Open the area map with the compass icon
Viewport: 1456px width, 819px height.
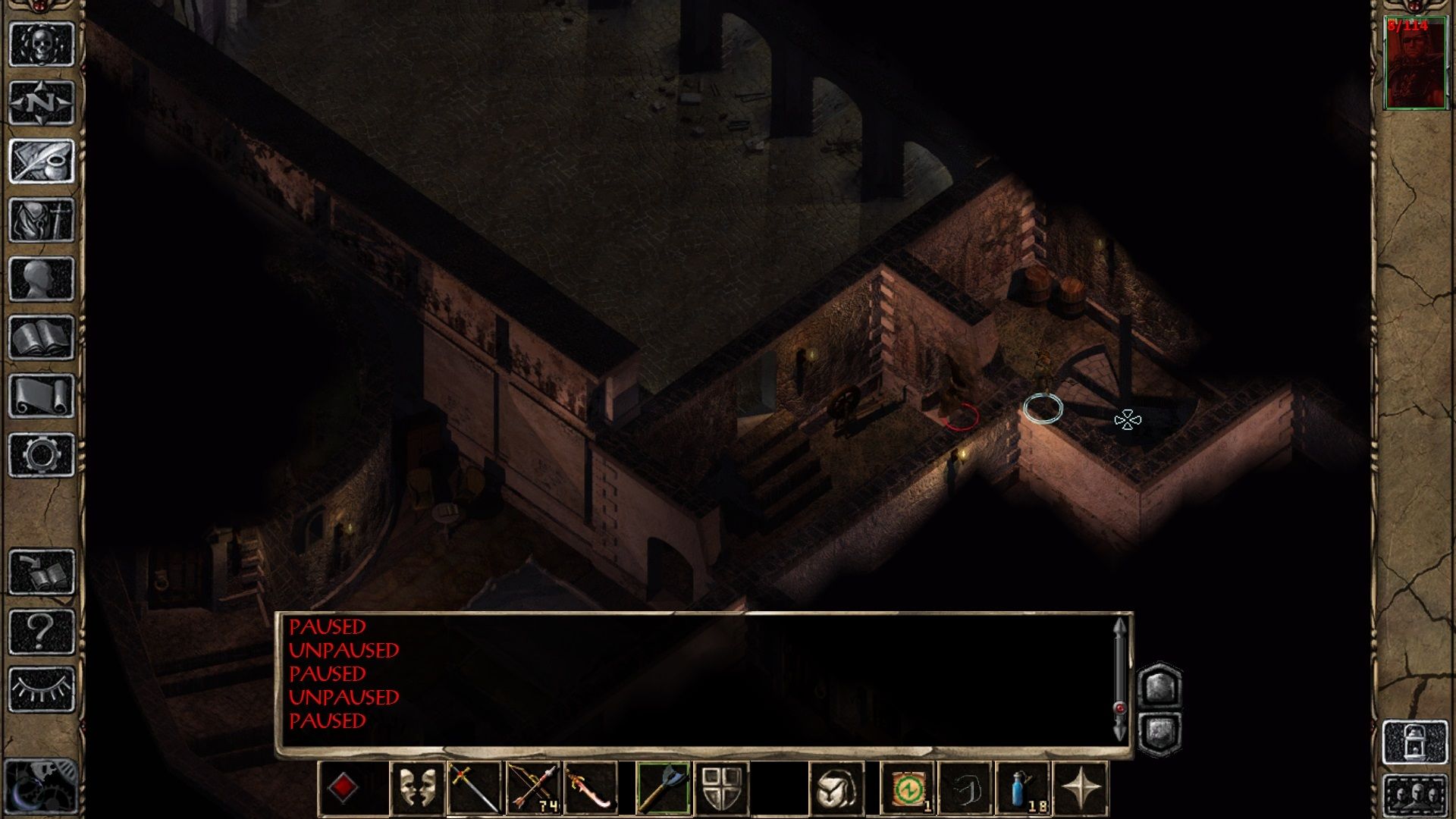point(42,102)
